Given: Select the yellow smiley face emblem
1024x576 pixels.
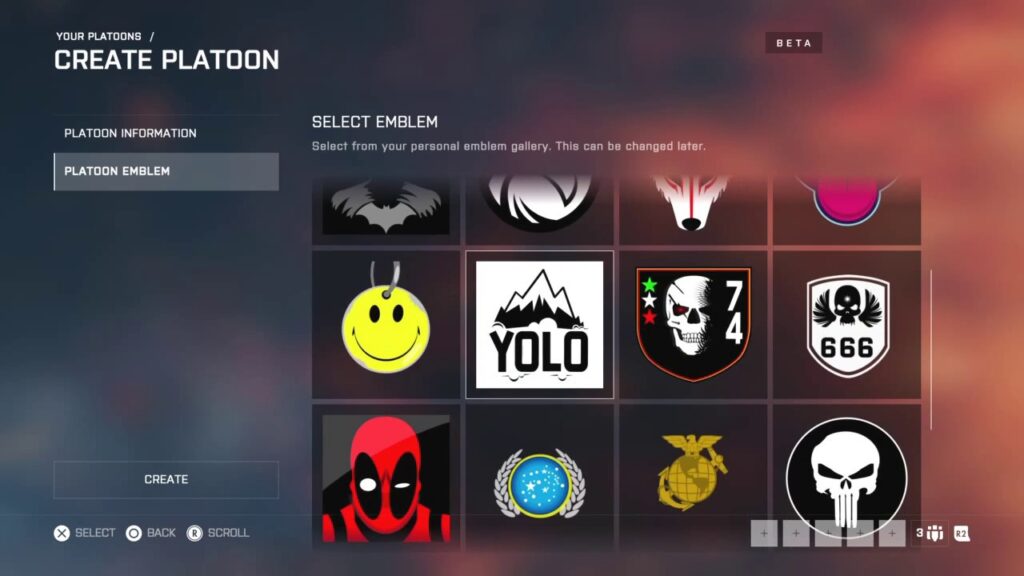Looking at the screenshot, I should (386, 325).
